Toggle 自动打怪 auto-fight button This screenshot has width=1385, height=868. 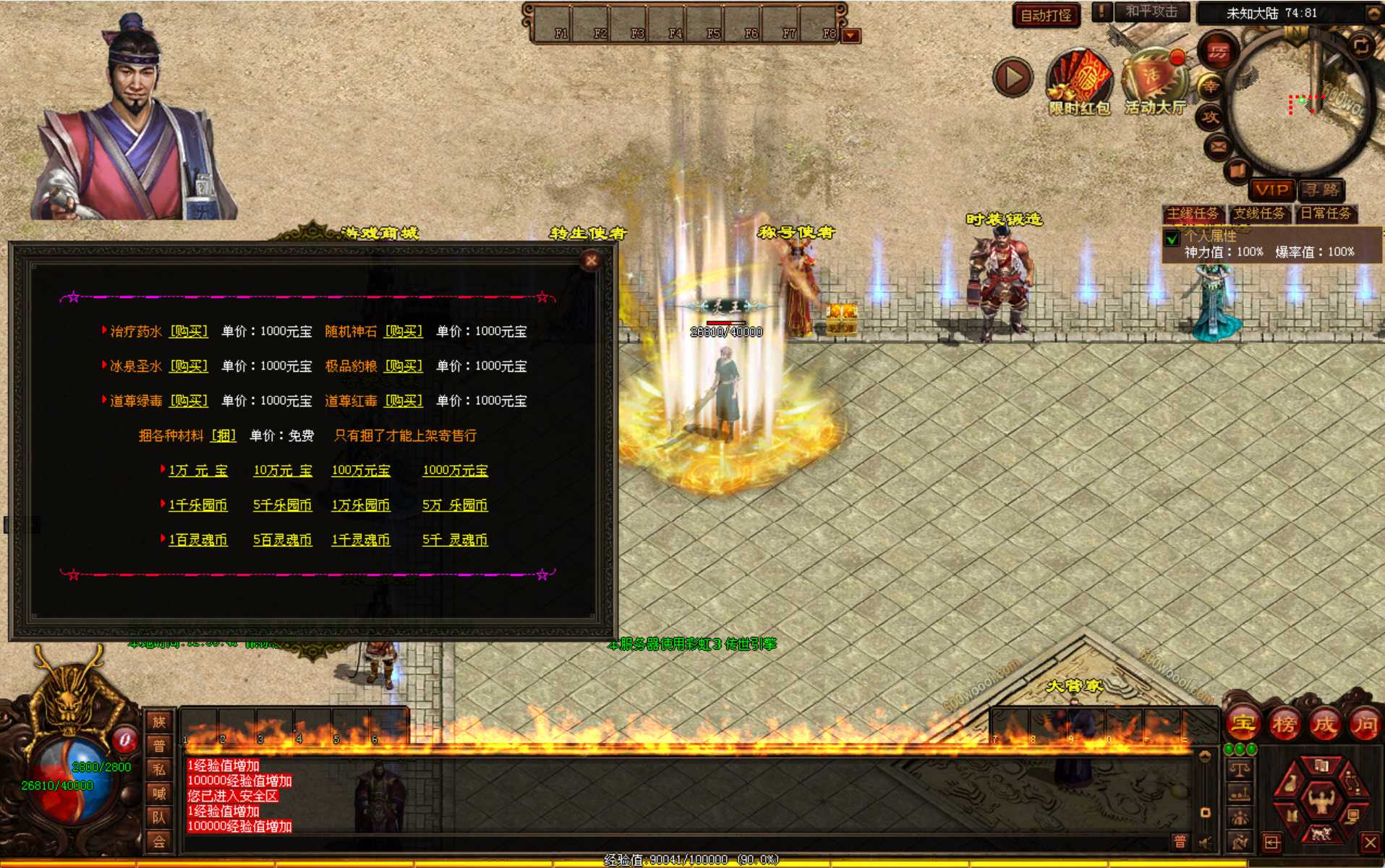pos(1046,15)
